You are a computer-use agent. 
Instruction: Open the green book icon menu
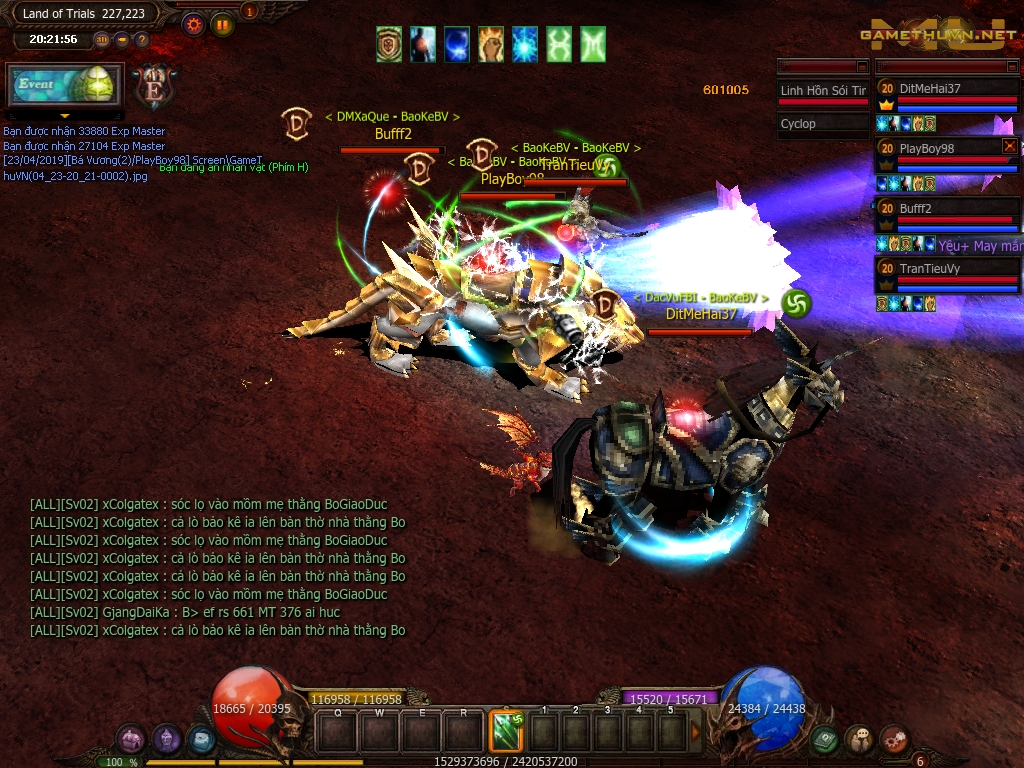[x=825, y=740]
